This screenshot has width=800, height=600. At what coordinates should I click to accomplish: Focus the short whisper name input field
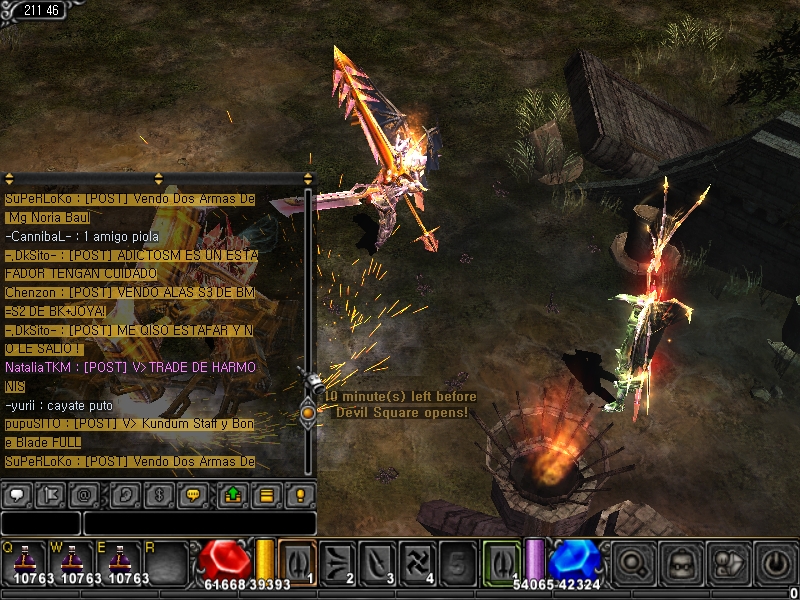(40, 523)
